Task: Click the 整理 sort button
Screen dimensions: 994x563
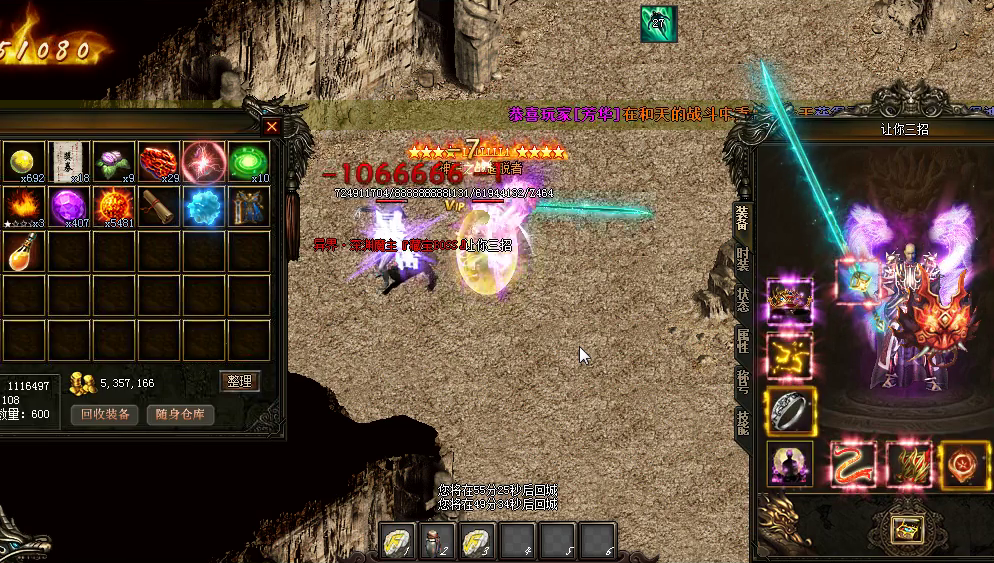Action: tap(239, 381)
